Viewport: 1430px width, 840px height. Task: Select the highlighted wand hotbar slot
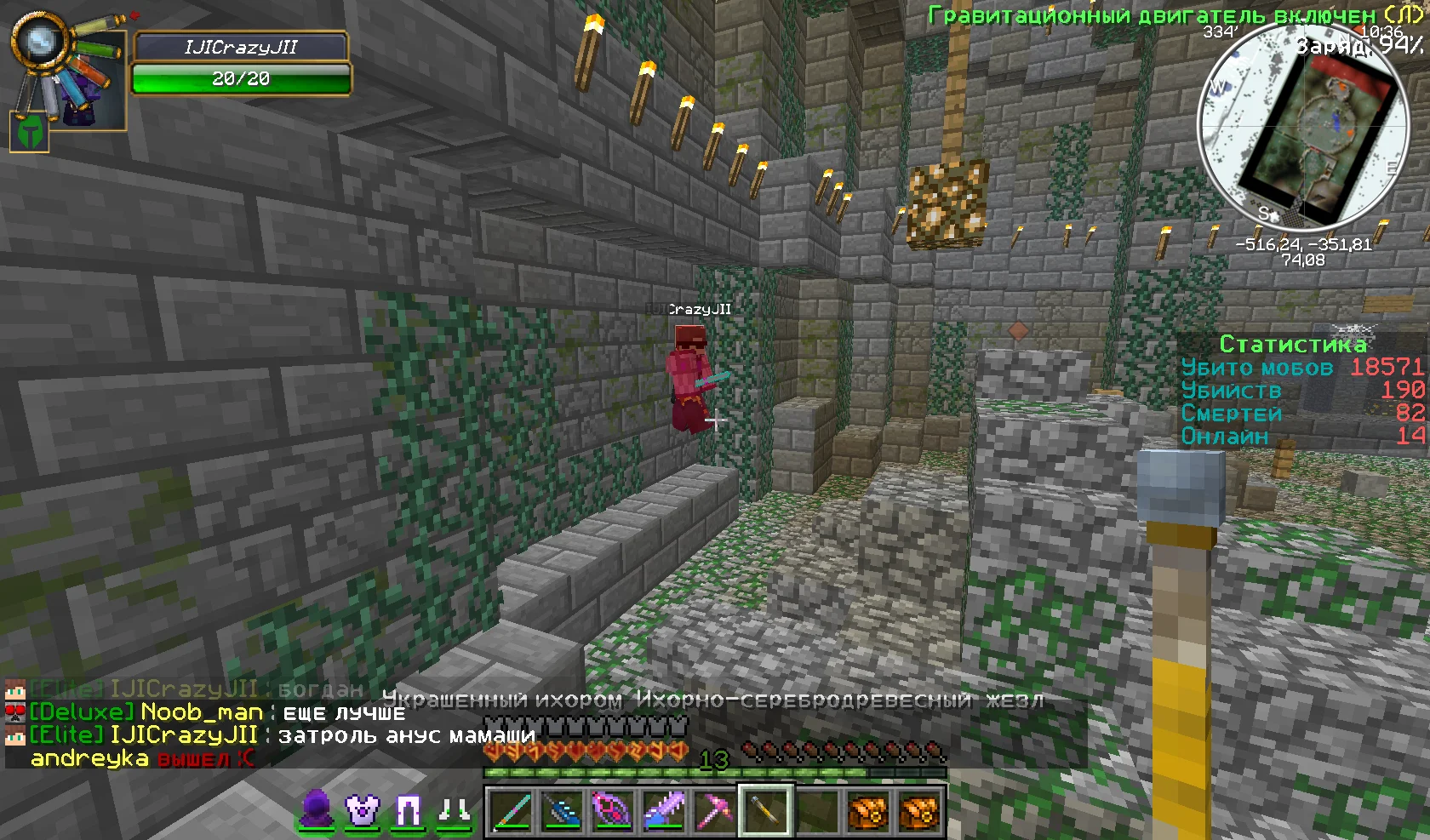(766, 809)
